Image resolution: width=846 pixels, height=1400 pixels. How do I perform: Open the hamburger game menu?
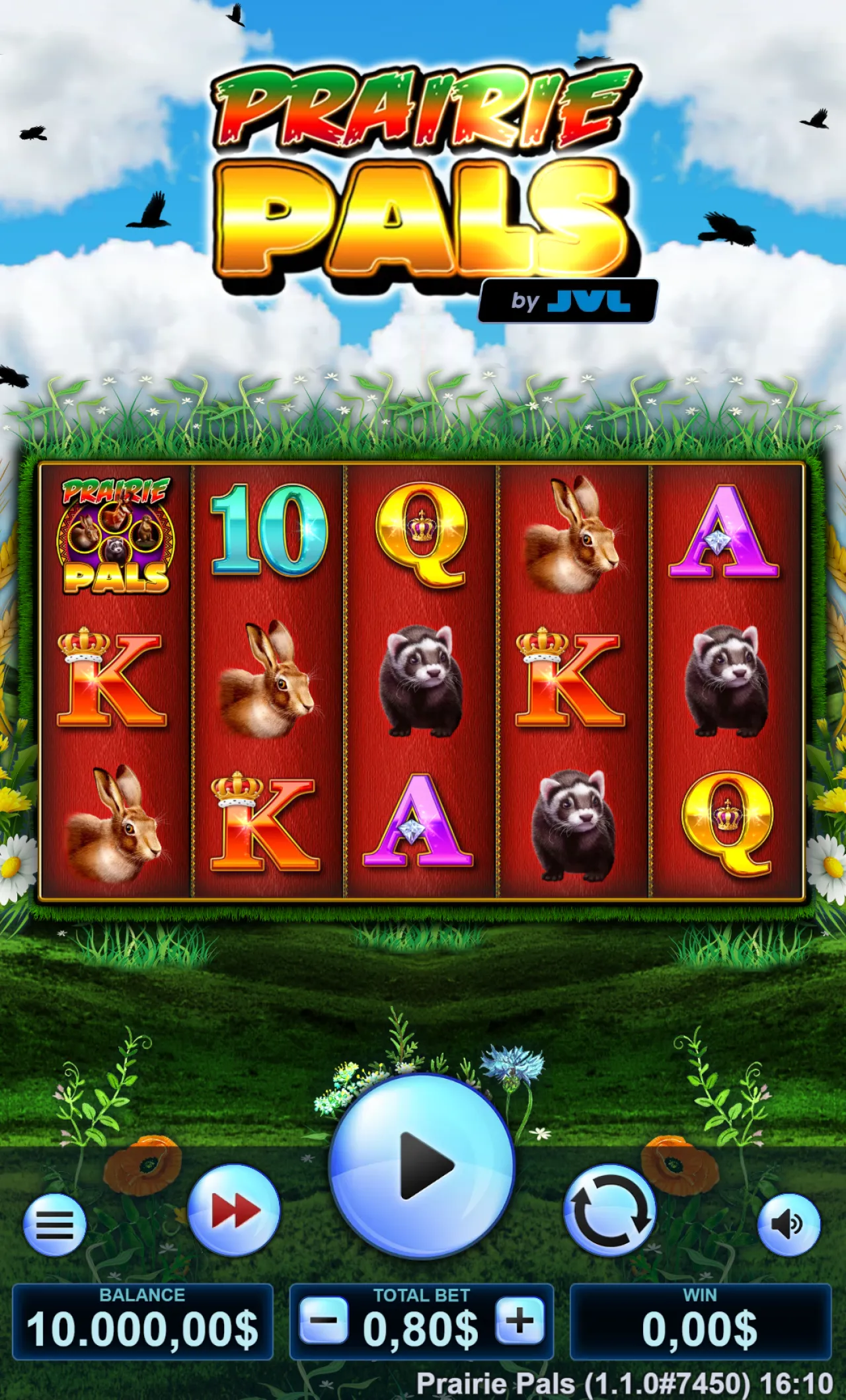pos(55,1223)
